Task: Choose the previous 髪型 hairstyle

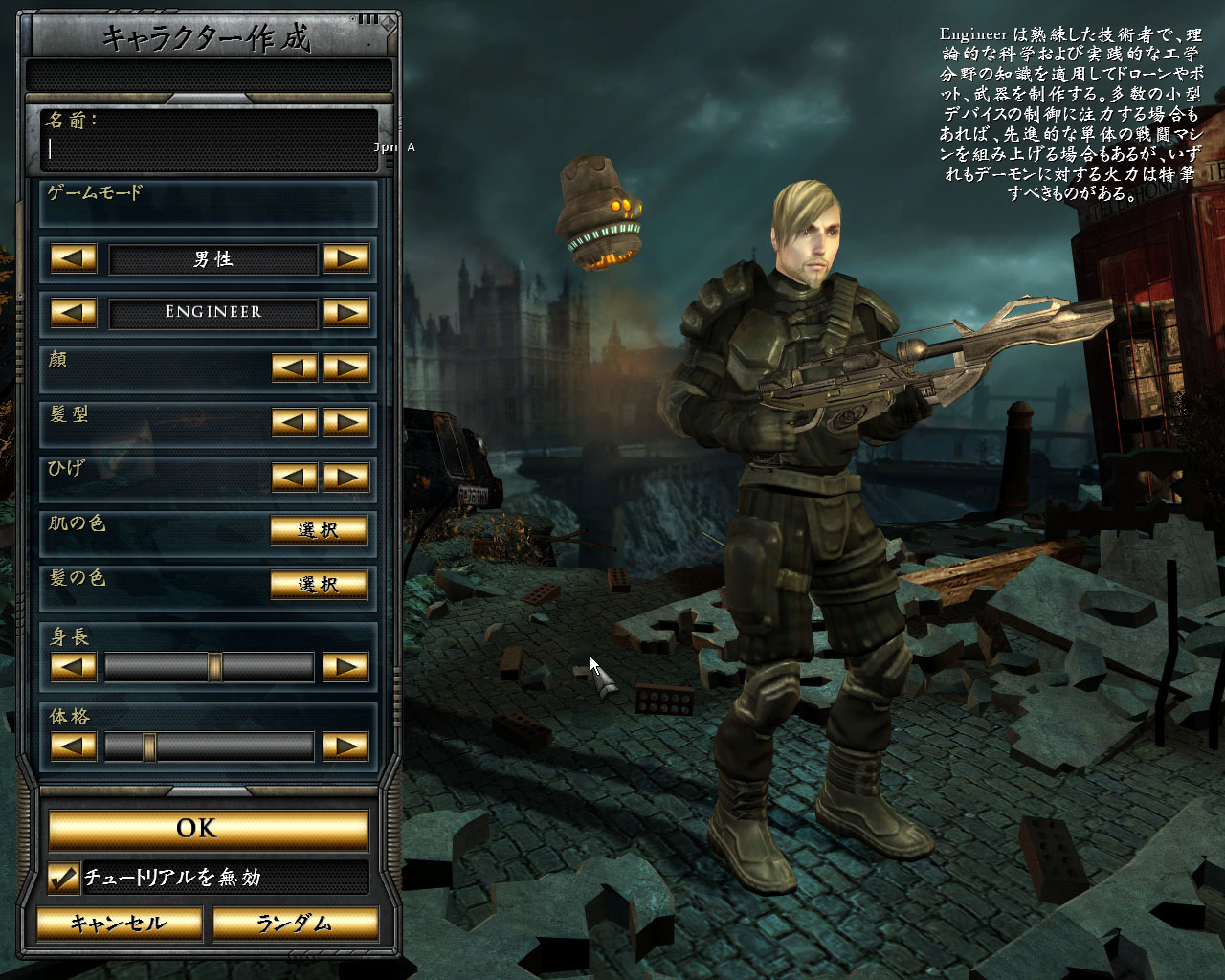Action: click(295, 422)
